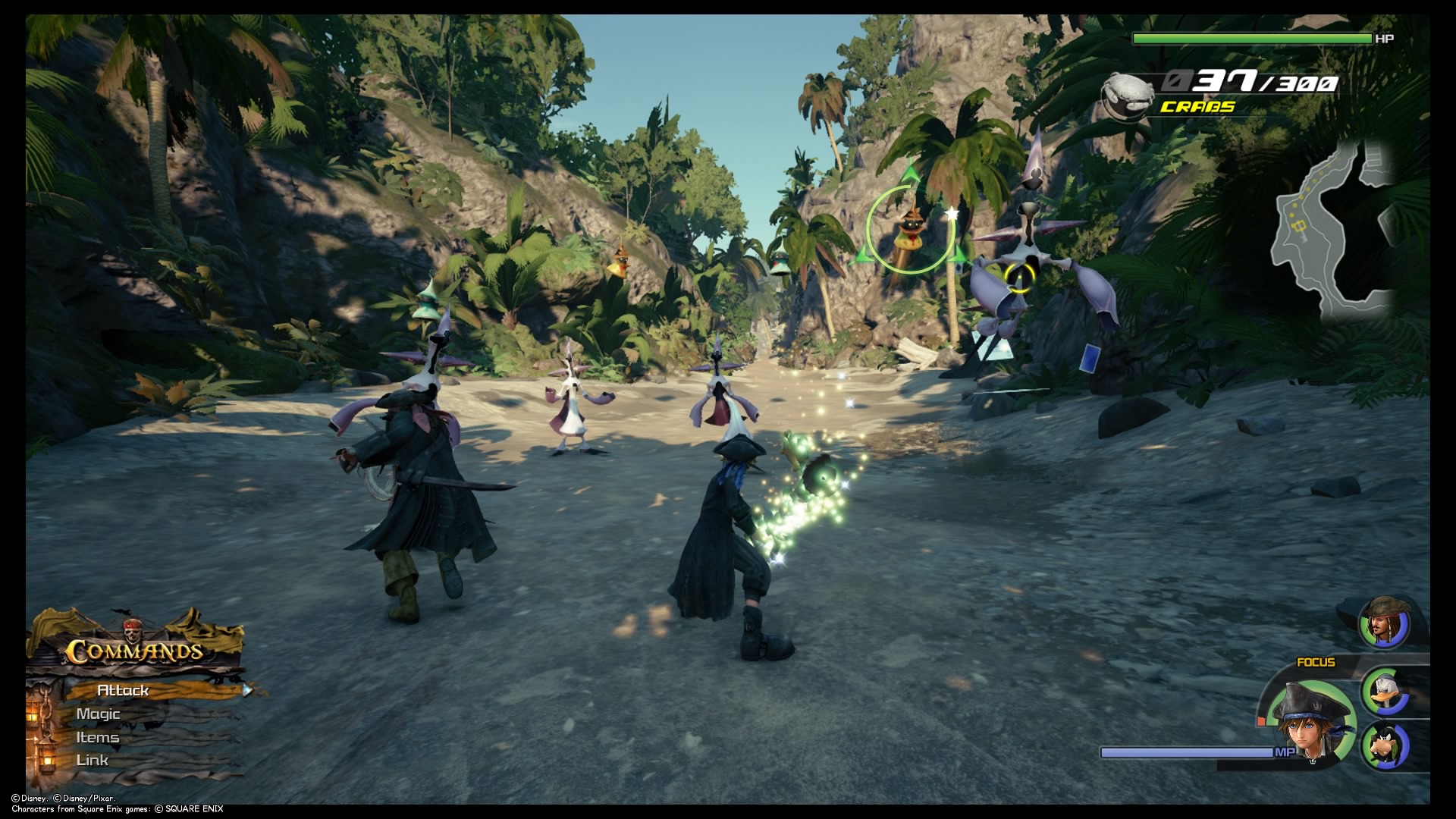Choose Magic from the command menu

click(99, 714)
